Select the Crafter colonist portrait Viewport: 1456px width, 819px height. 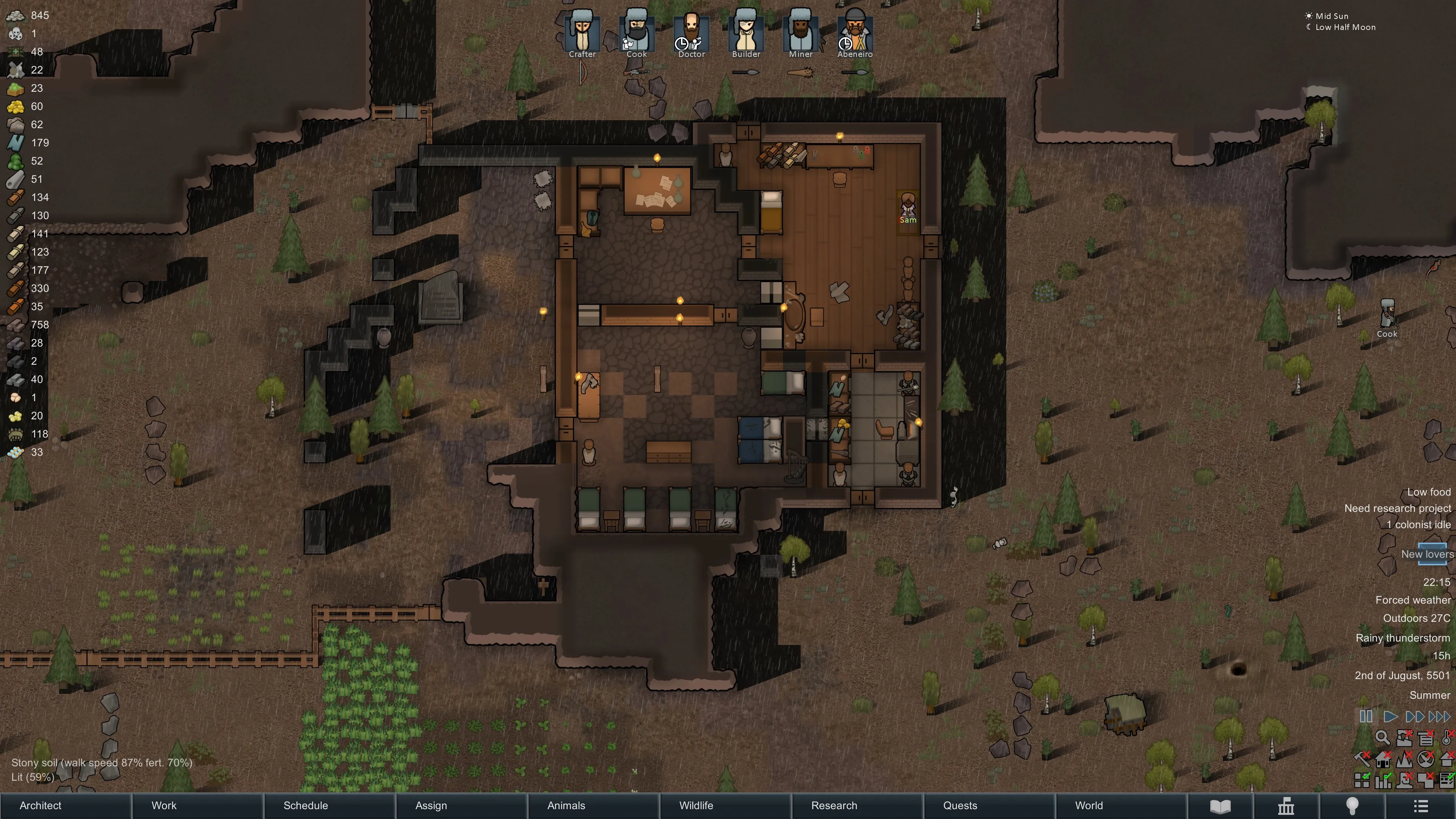582,33
